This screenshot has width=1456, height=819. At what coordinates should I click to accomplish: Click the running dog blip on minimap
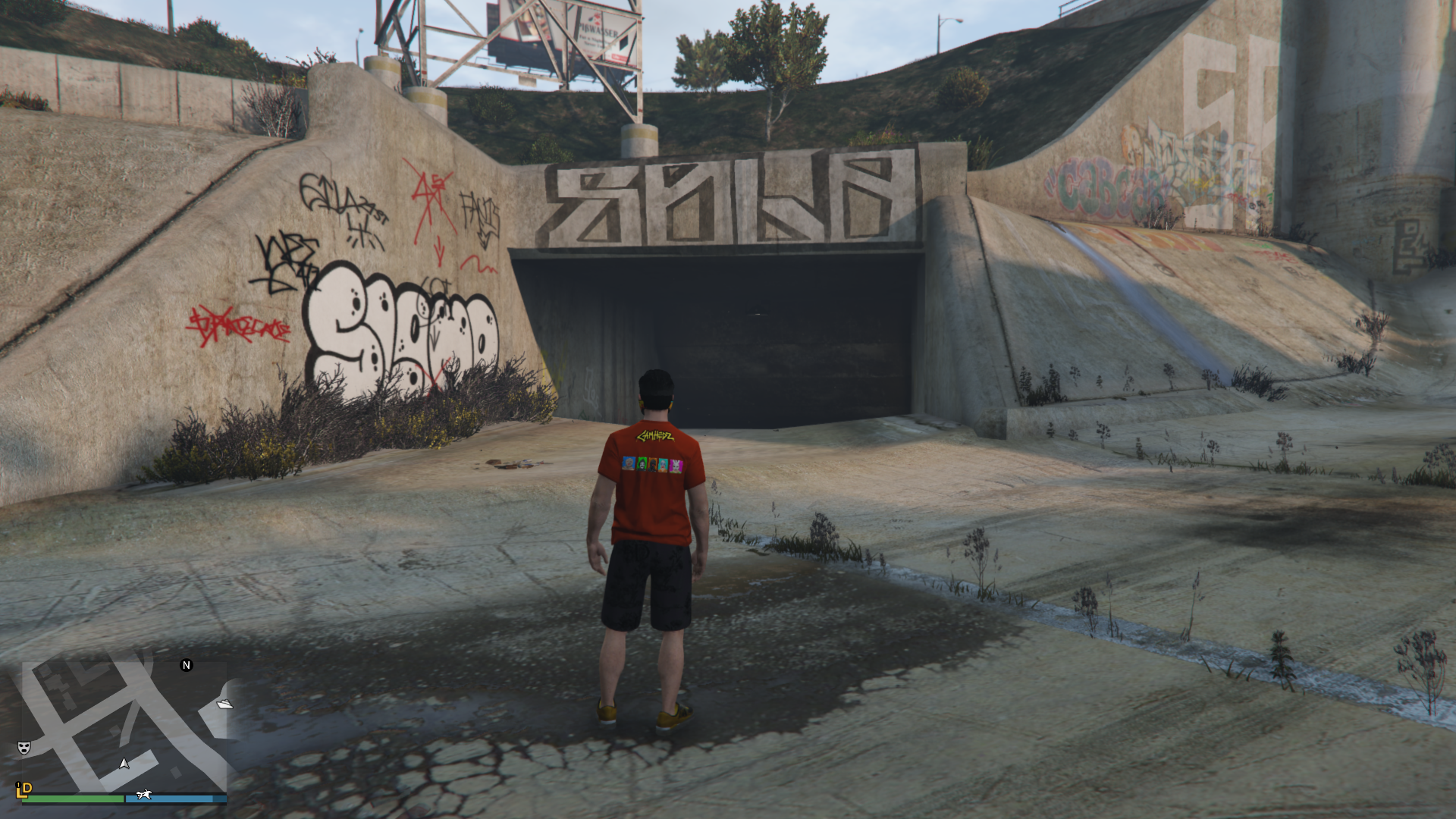pyautogui.click(x=143, y=795)
